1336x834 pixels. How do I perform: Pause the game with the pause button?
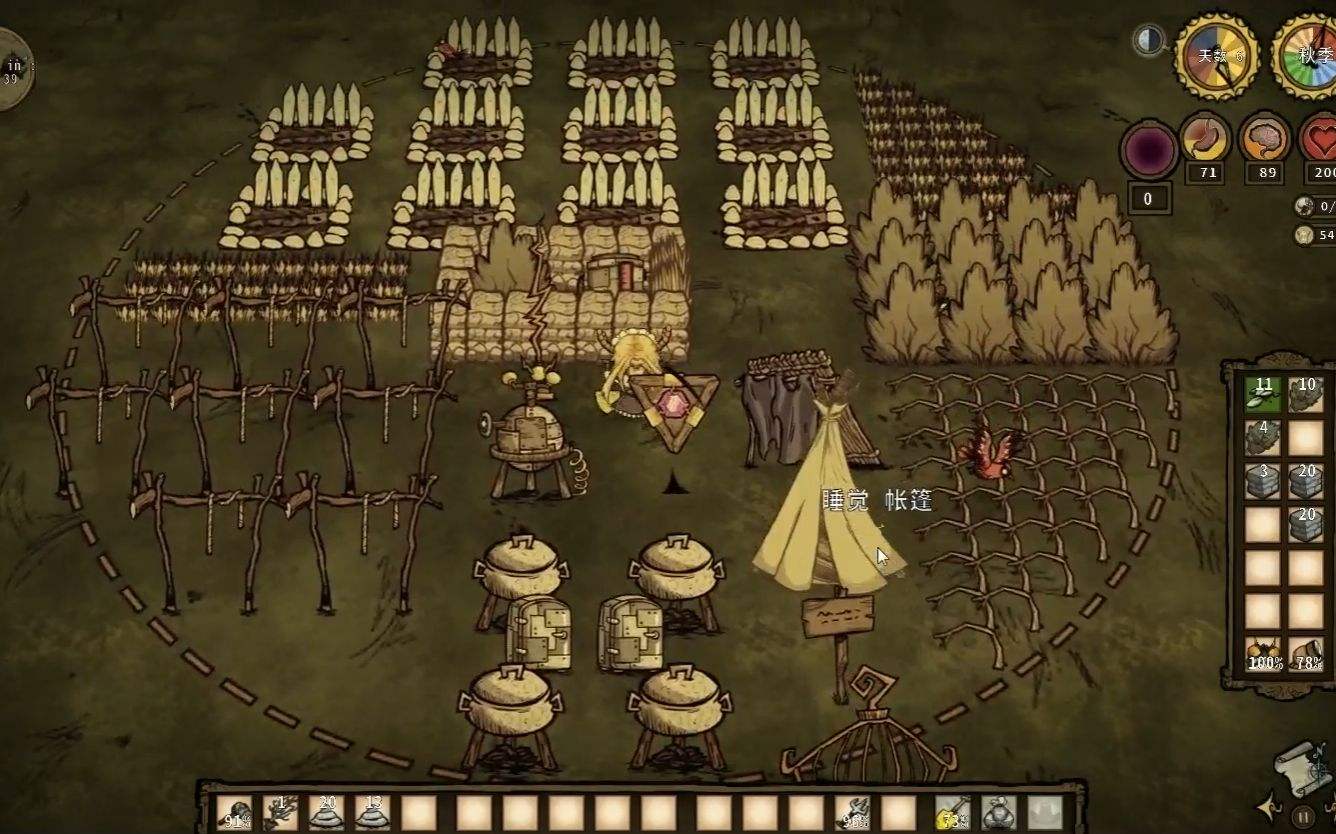[x=1303, y=815]
